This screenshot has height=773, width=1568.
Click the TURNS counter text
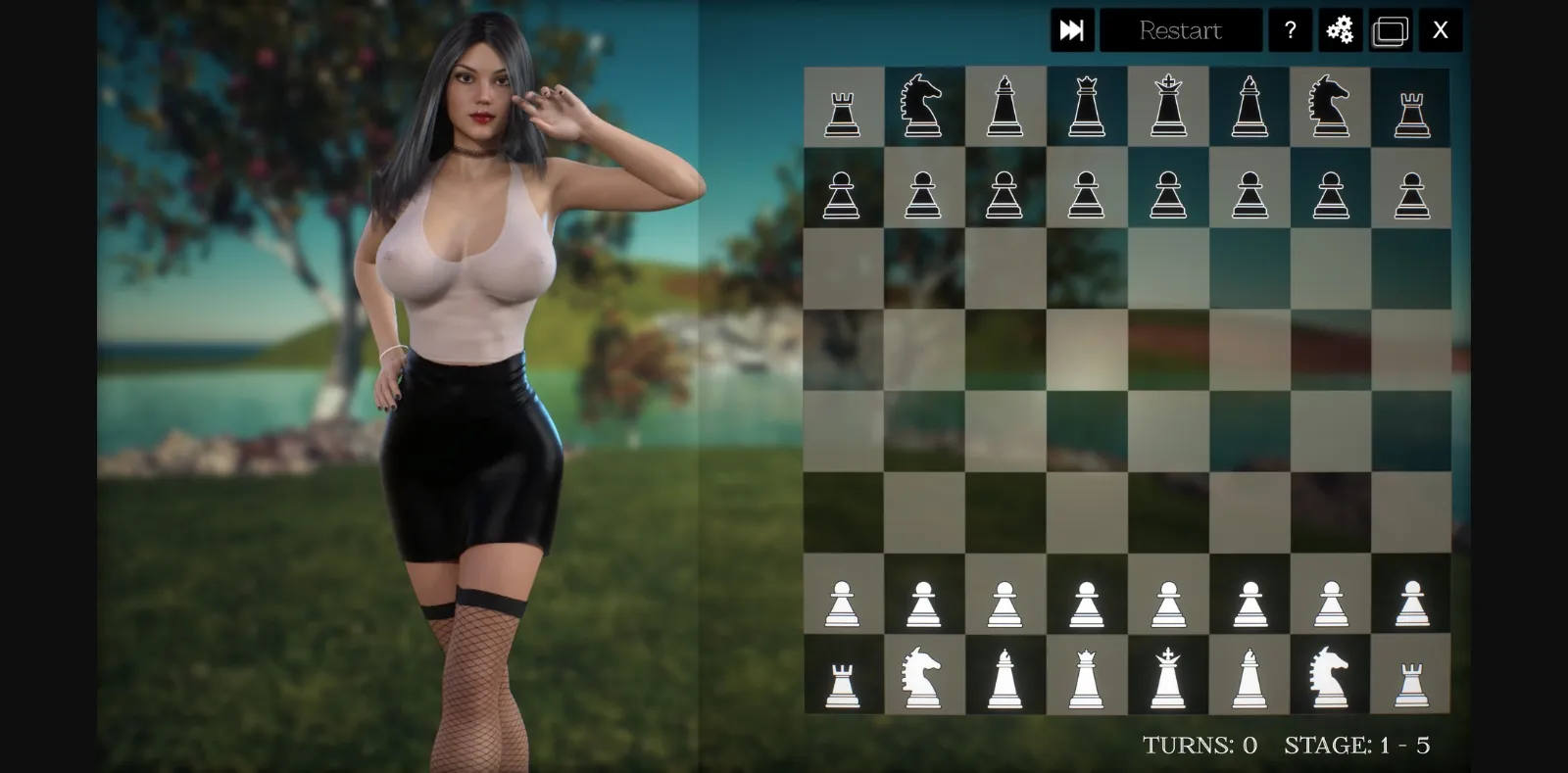click(1201, 745)
